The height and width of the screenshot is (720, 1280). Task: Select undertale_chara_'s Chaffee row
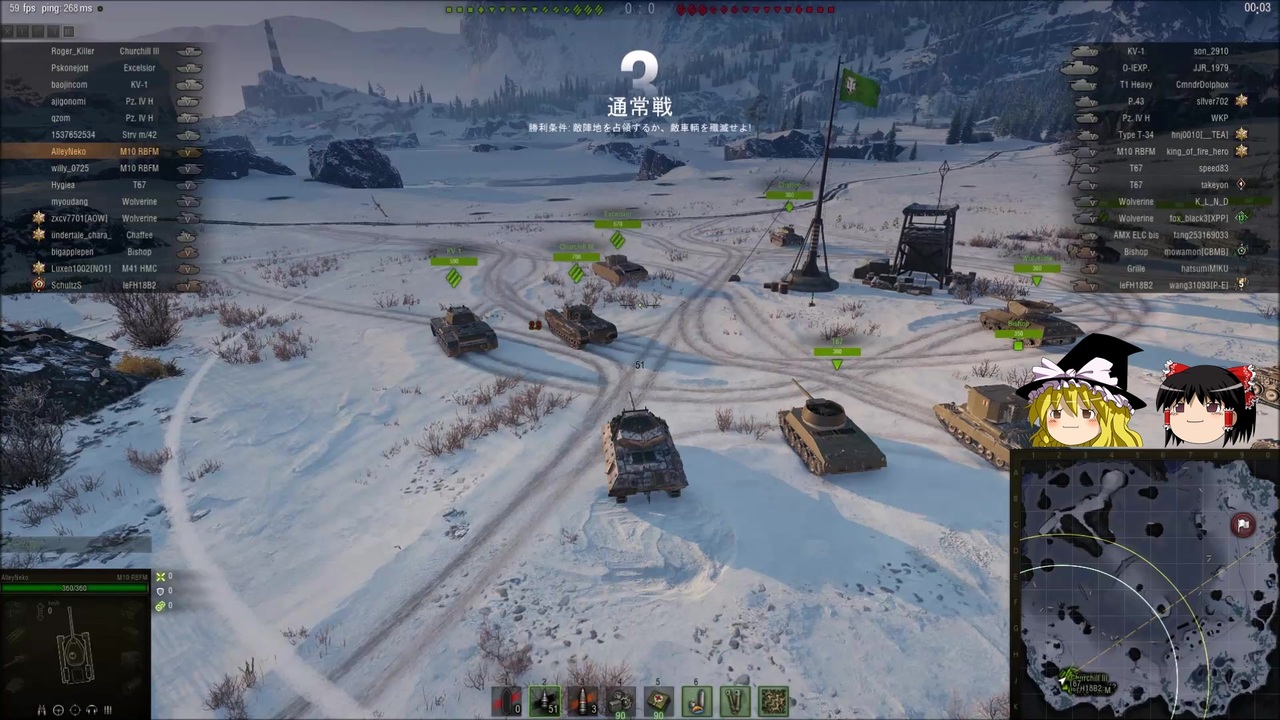(100, 235)
